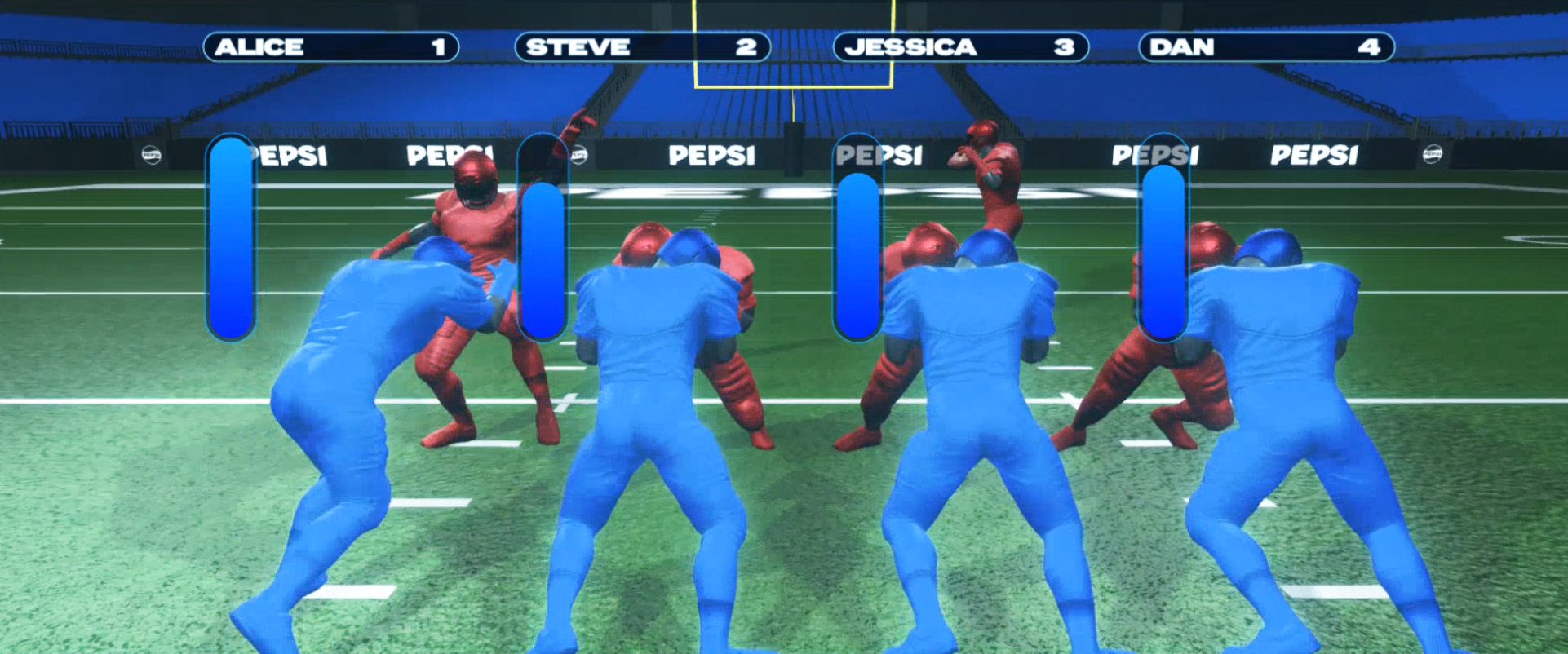Expand Steve's score indicator showing 2
Viewport: 1568px width, 654px height.
pyautogui.click(x=746, y=47)
